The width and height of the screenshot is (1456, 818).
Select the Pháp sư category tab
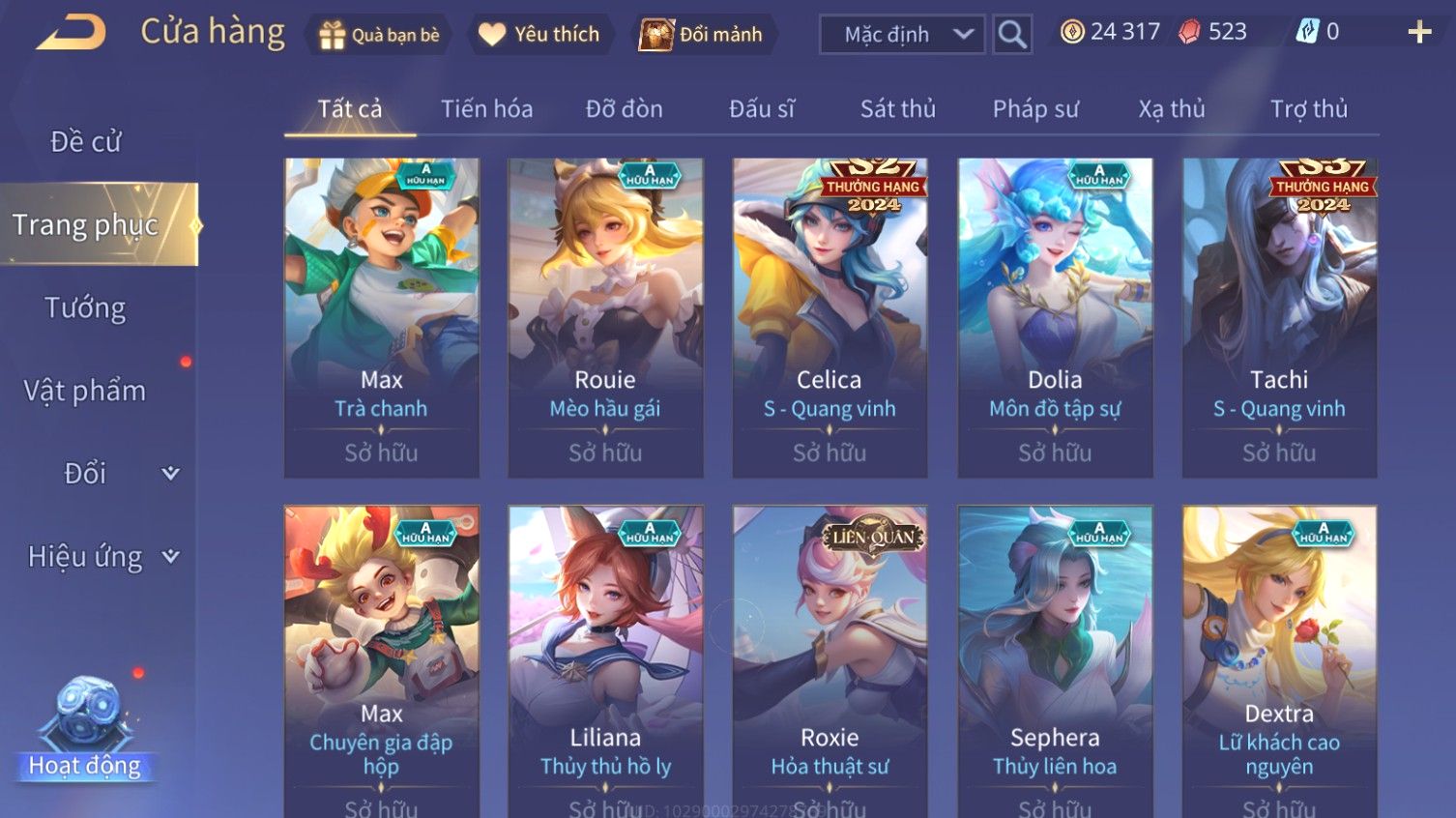tap(1034, 109)
